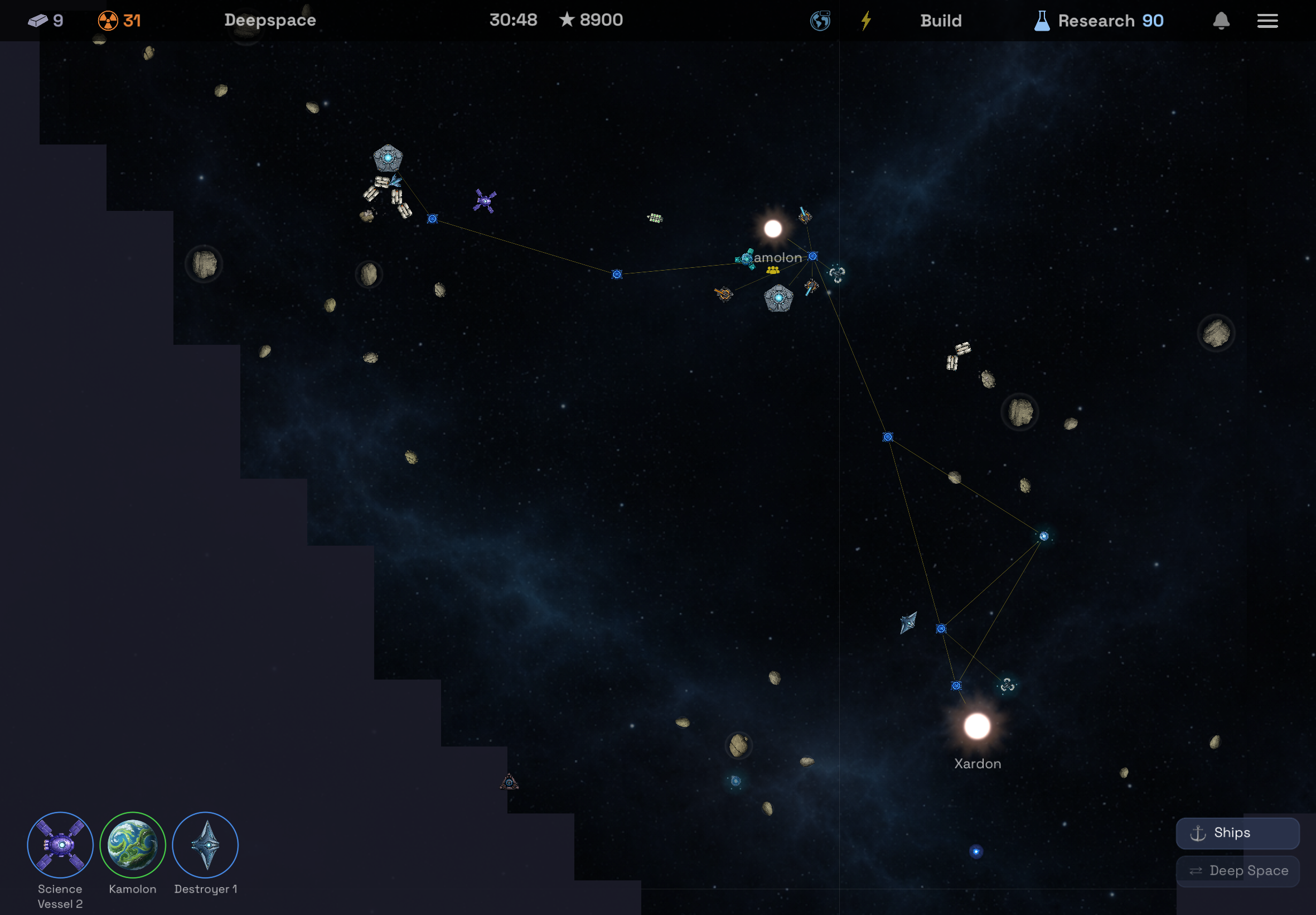Select the Kamolon planet icon at bottom left

pyautogui.click(x=132, y=845)
